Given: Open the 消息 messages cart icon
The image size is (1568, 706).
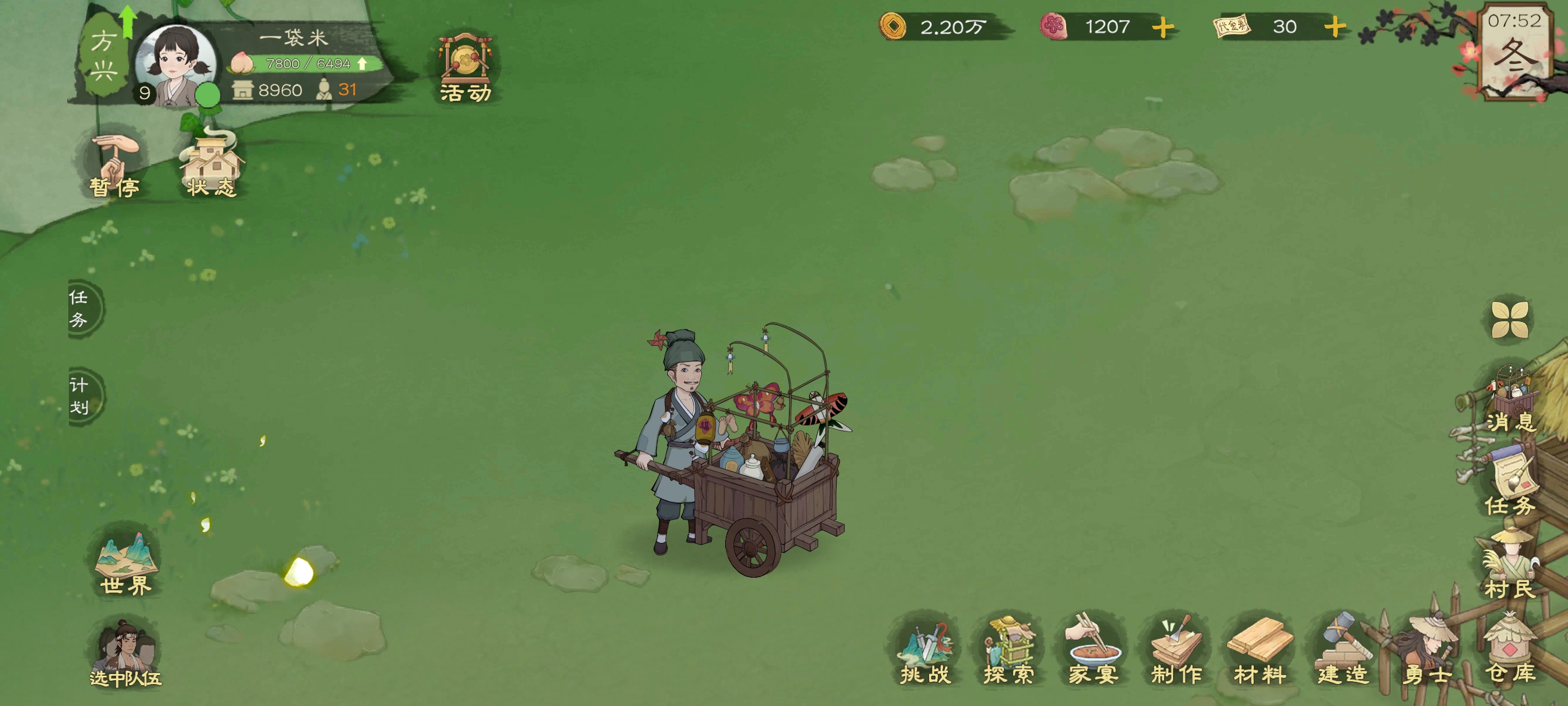Looking at the screenshot, I should pos(1510,399).
